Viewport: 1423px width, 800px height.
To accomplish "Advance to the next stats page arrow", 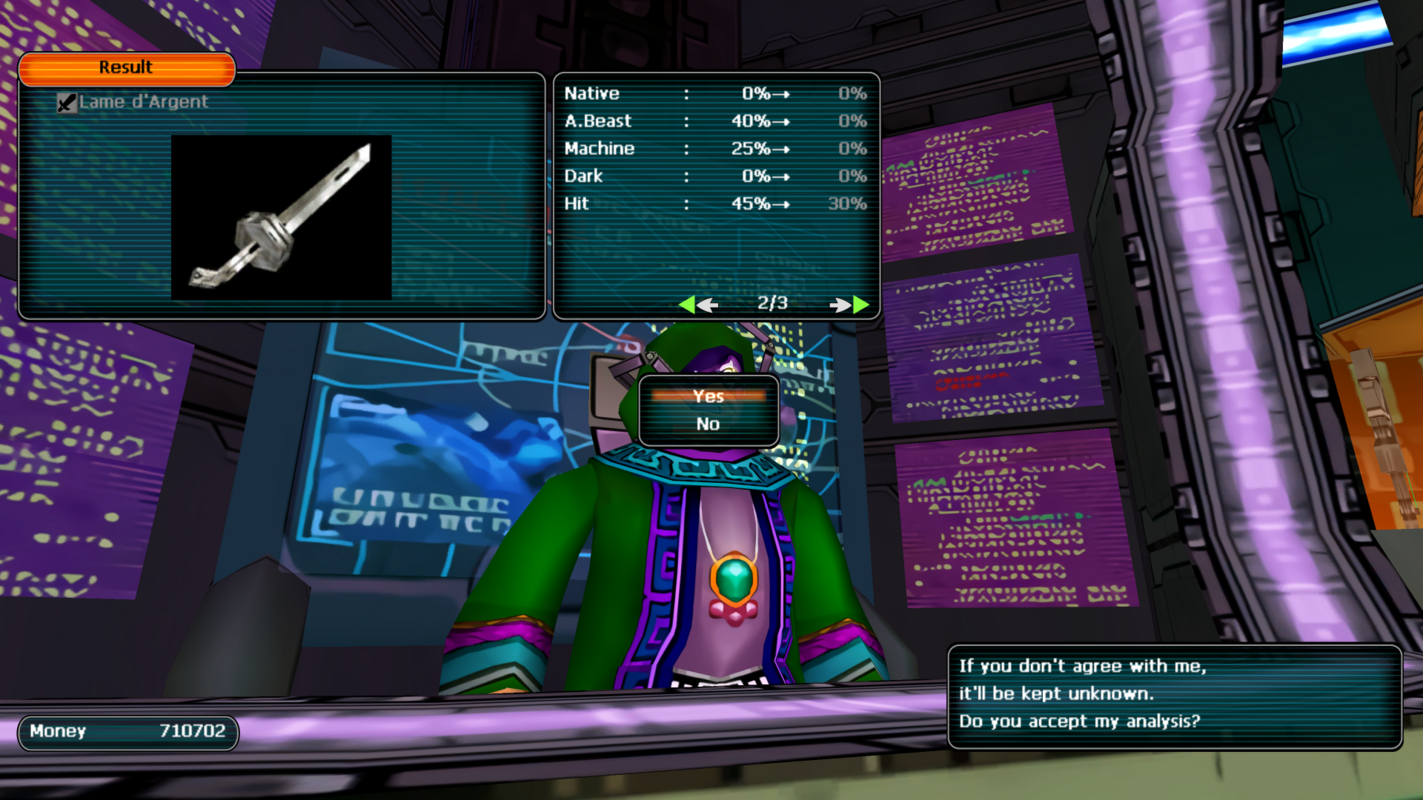I will pos(849,304).
